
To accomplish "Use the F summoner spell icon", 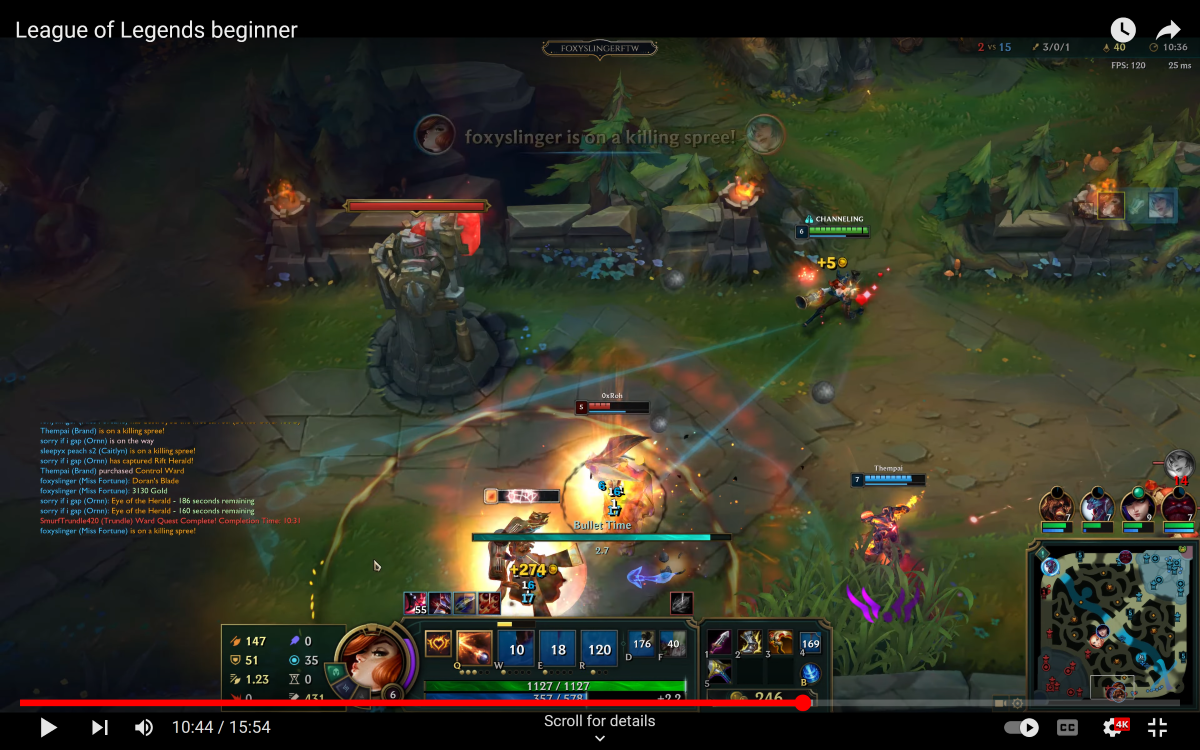I will (x=673, y=644).
